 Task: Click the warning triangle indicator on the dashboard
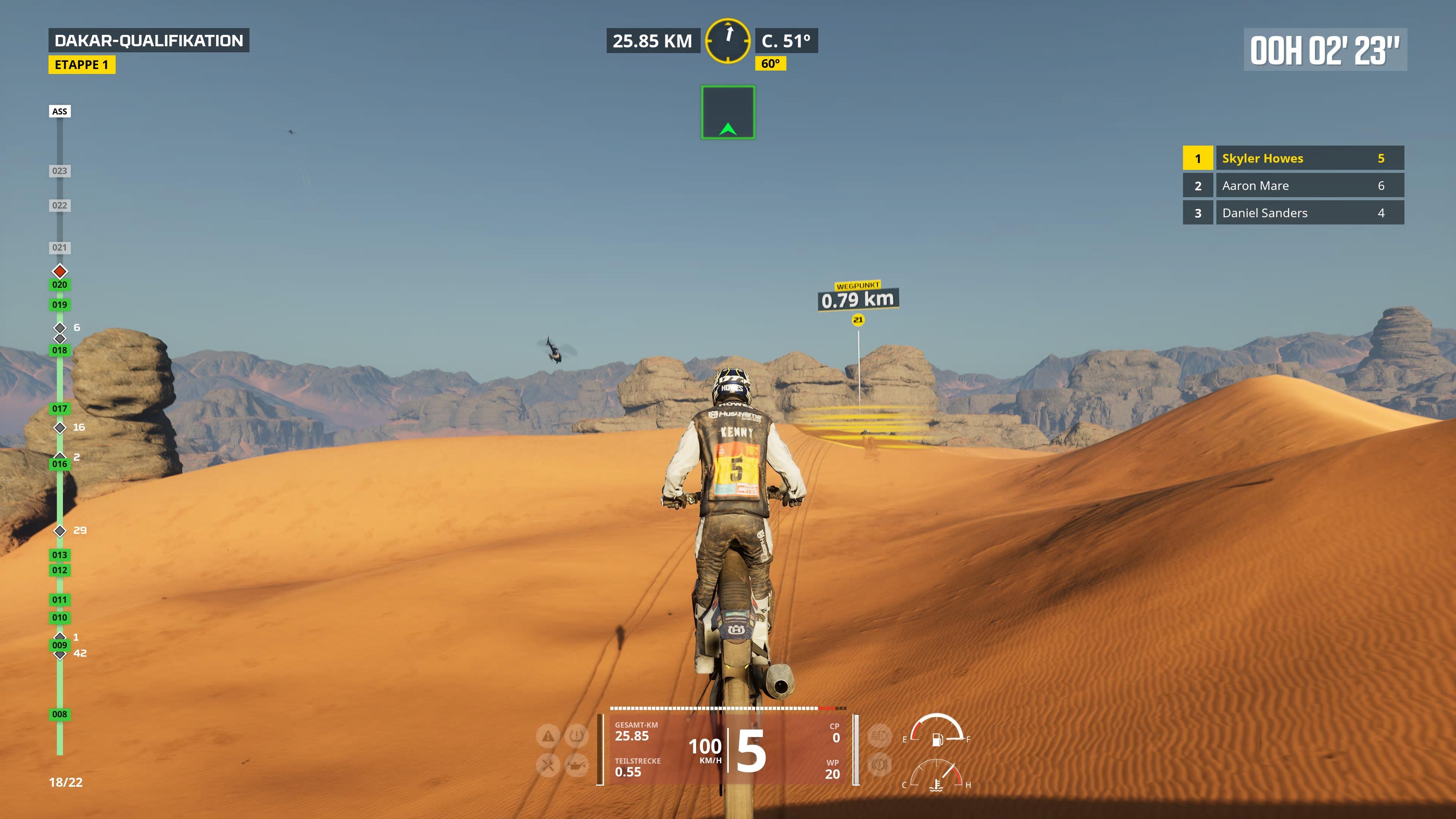(x=548, y=736)
